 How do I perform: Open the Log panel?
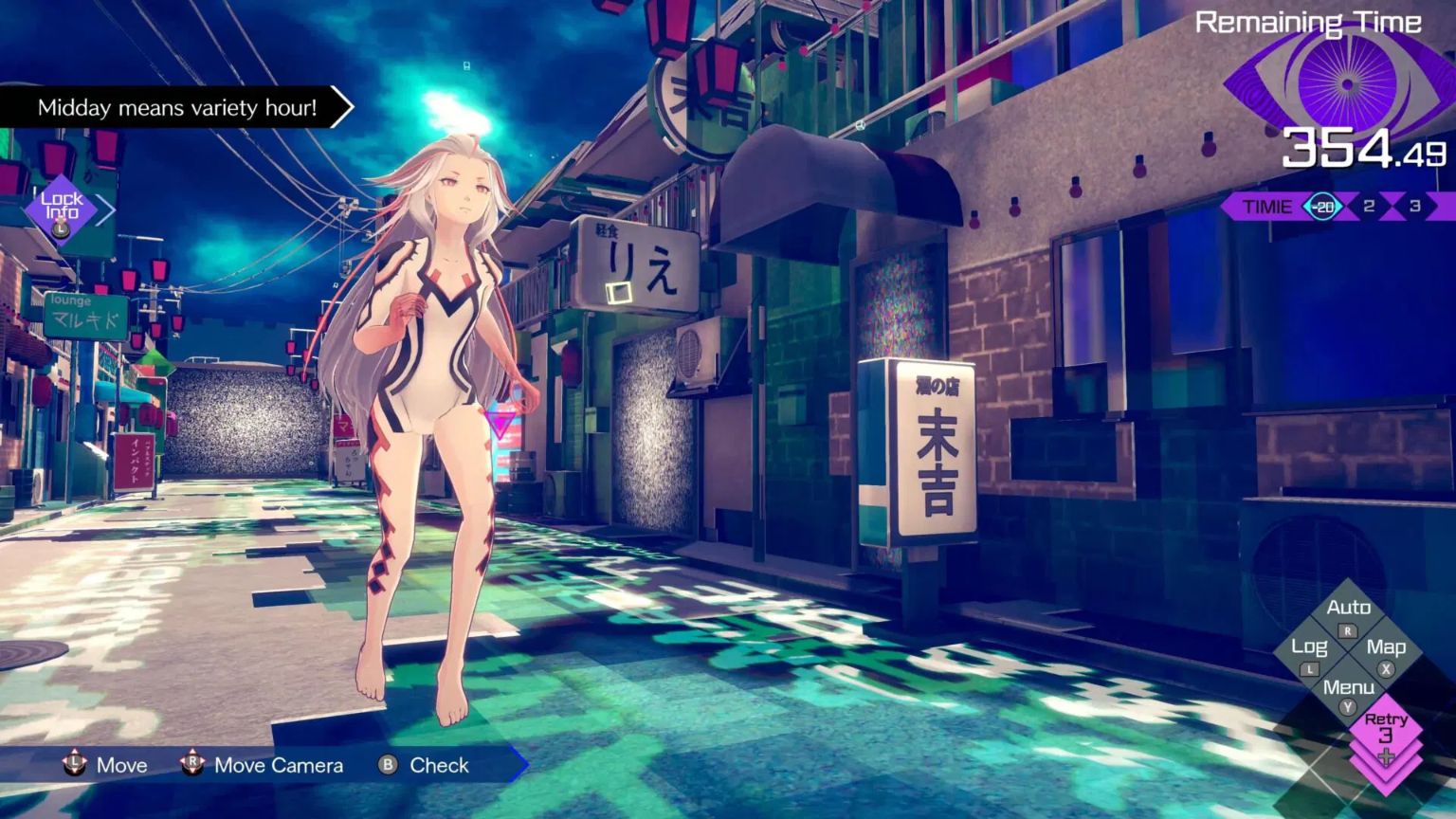pyautogui.click(x=1309, y=646)
